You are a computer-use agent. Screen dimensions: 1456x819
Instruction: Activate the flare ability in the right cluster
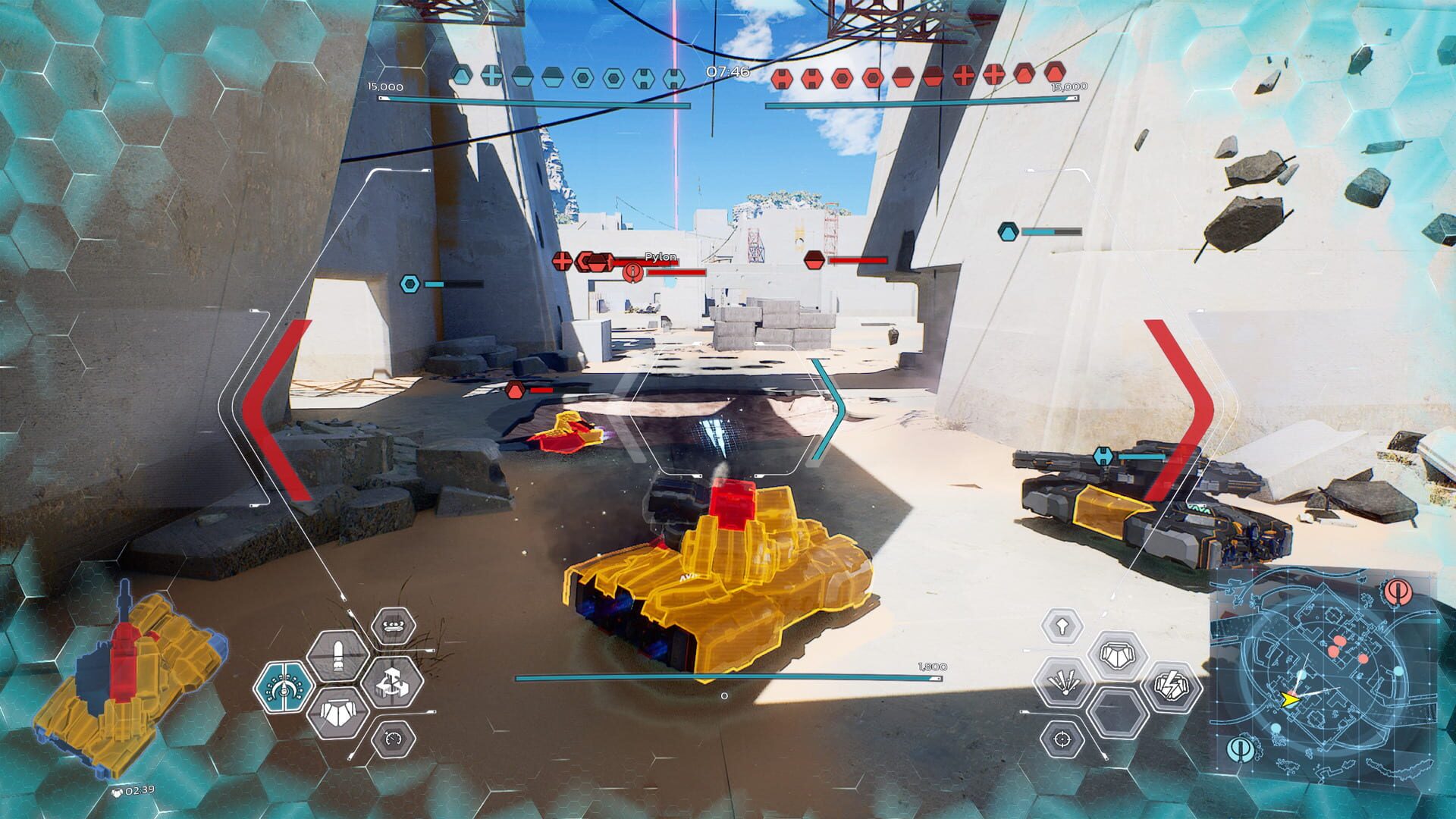(x=1061, y=626)
